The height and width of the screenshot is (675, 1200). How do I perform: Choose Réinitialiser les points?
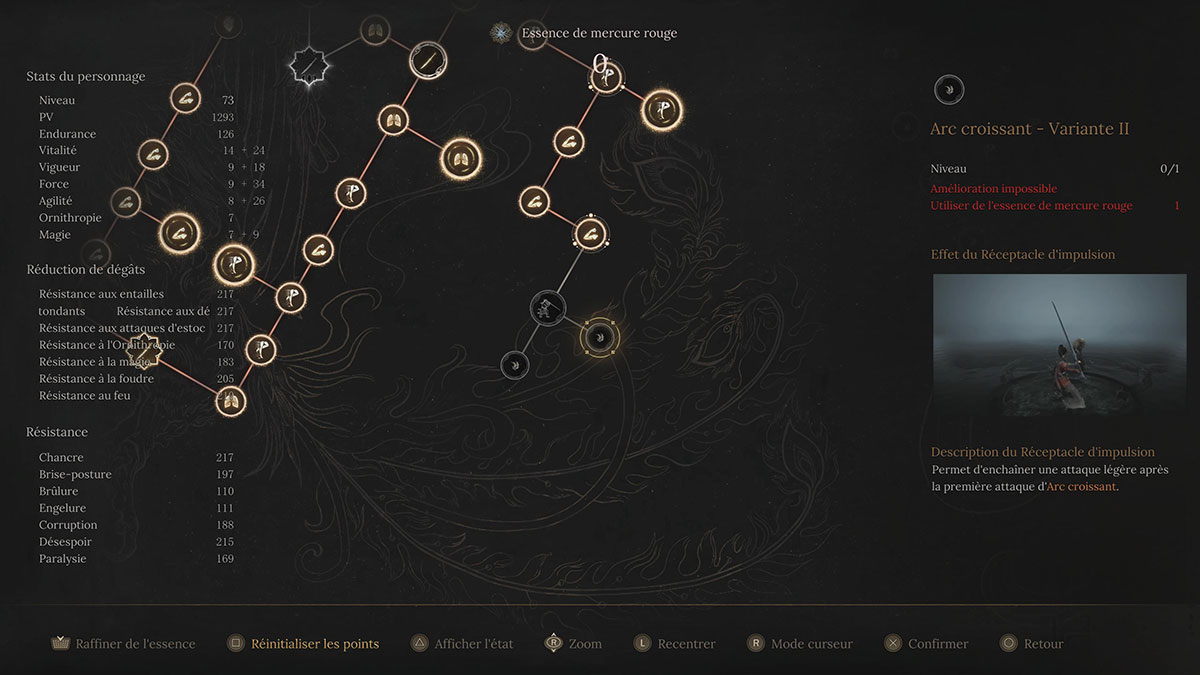(303, 644)
